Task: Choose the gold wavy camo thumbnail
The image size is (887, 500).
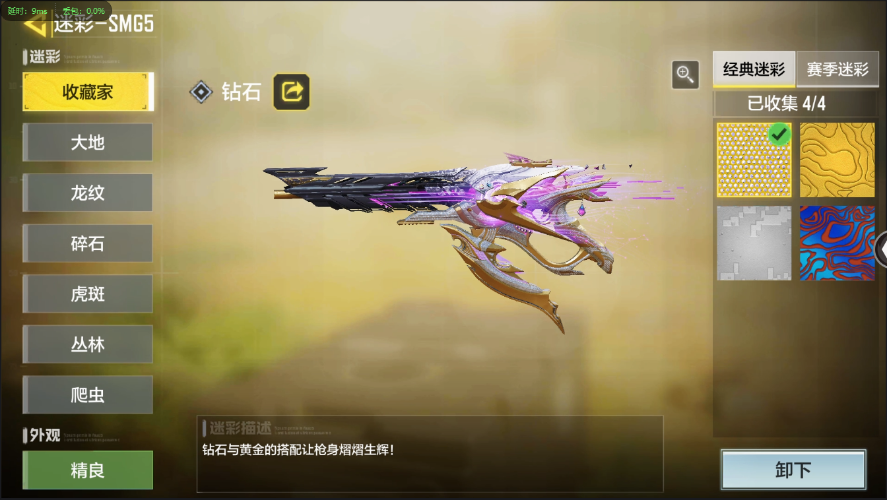Action: (837, 160)
